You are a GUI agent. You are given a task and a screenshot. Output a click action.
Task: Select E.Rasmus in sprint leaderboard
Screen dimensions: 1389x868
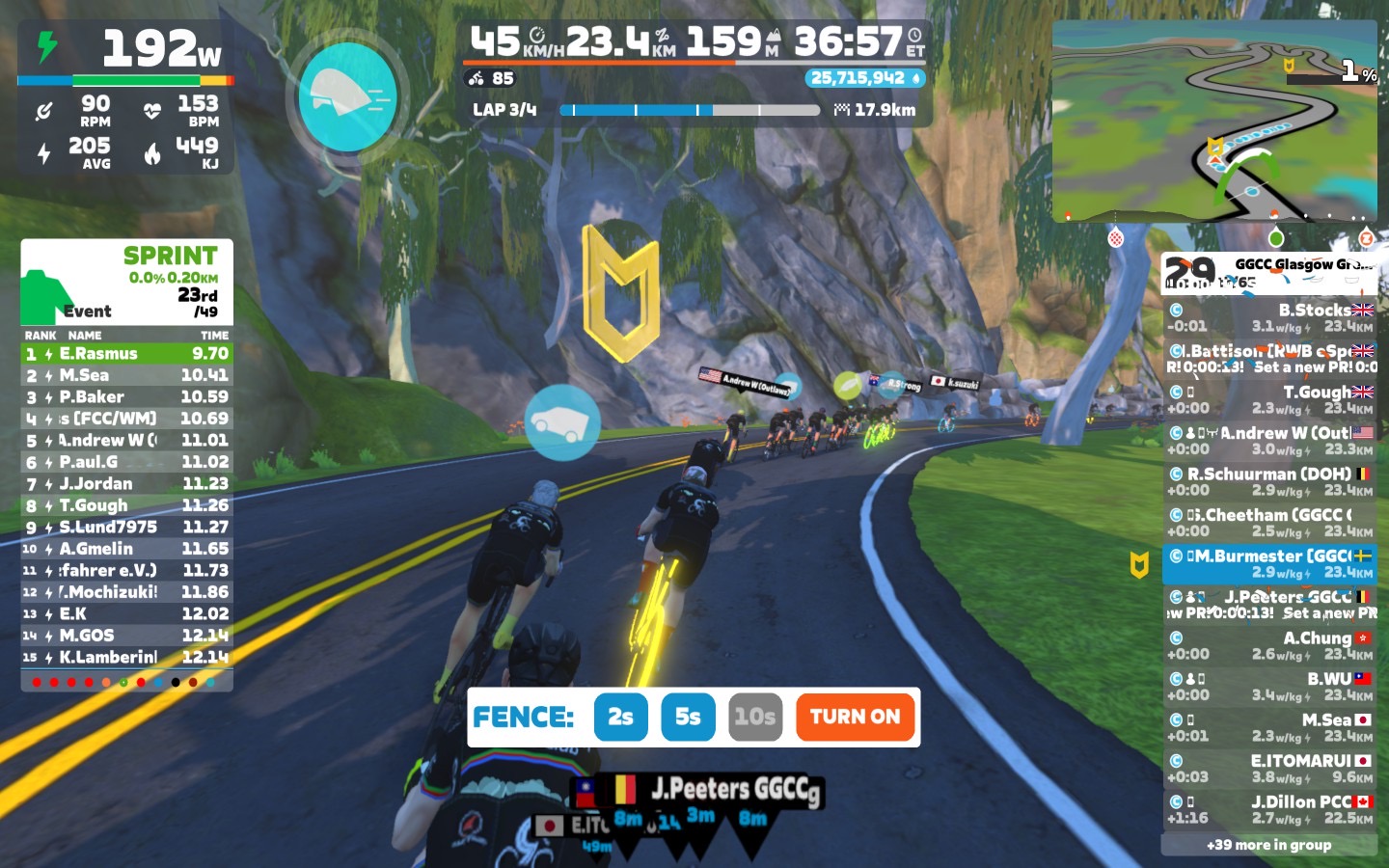(126, 354)
